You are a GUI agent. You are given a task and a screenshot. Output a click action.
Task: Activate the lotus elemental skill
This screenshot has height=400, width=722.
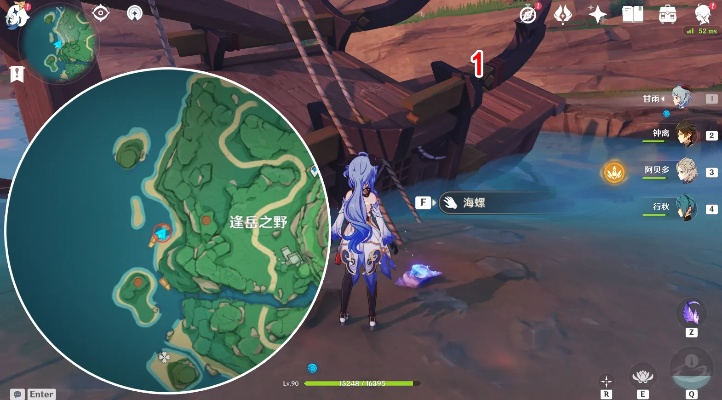(644, 374)
